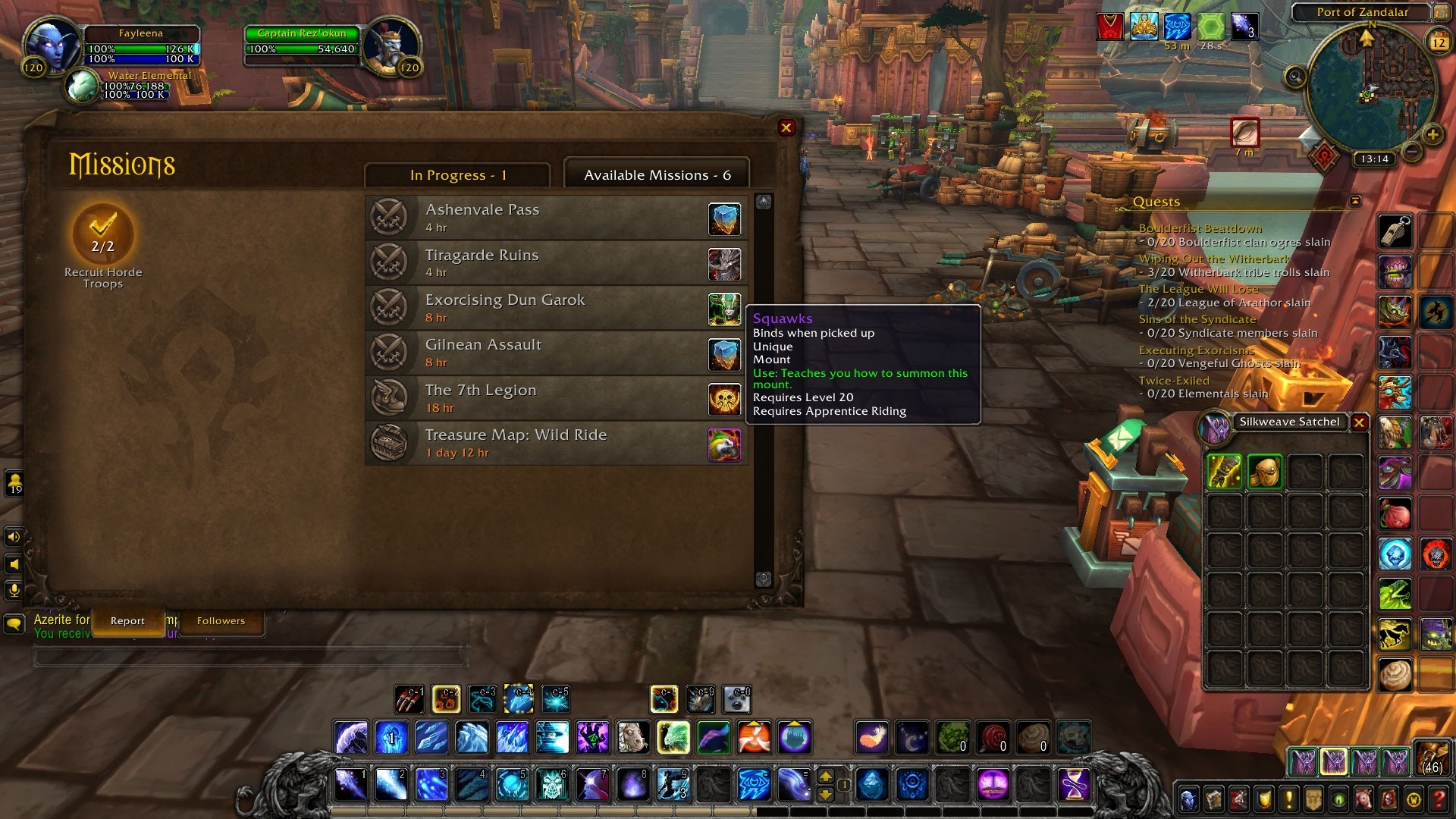The width and height of the screenshot is (1456, 819).
Task: Click the Squawks parrot reward icon
Action: [x=724, y=445]
